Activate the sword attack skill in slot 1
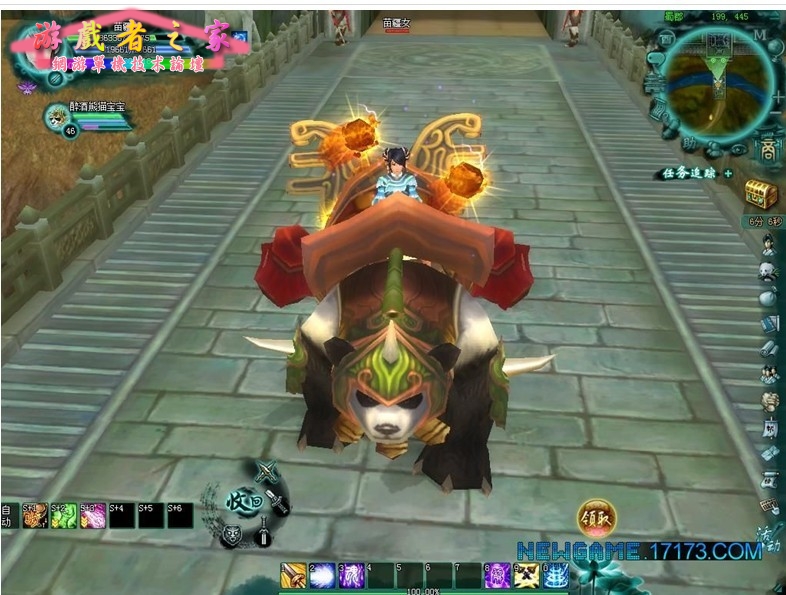Screen dimensions: 786x595 click(x=293, y=575)
